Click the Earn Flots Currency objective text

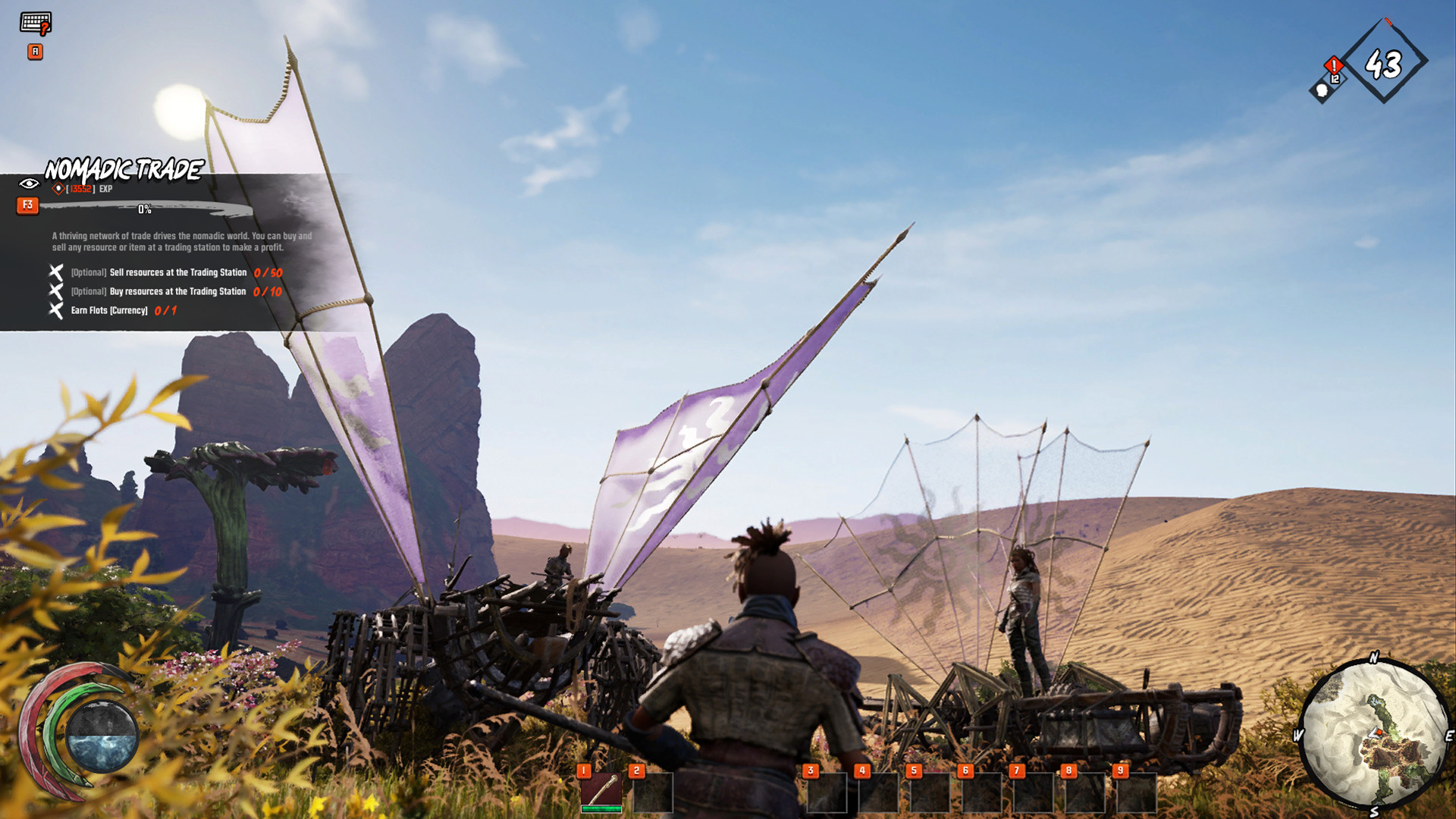point(108,310)
